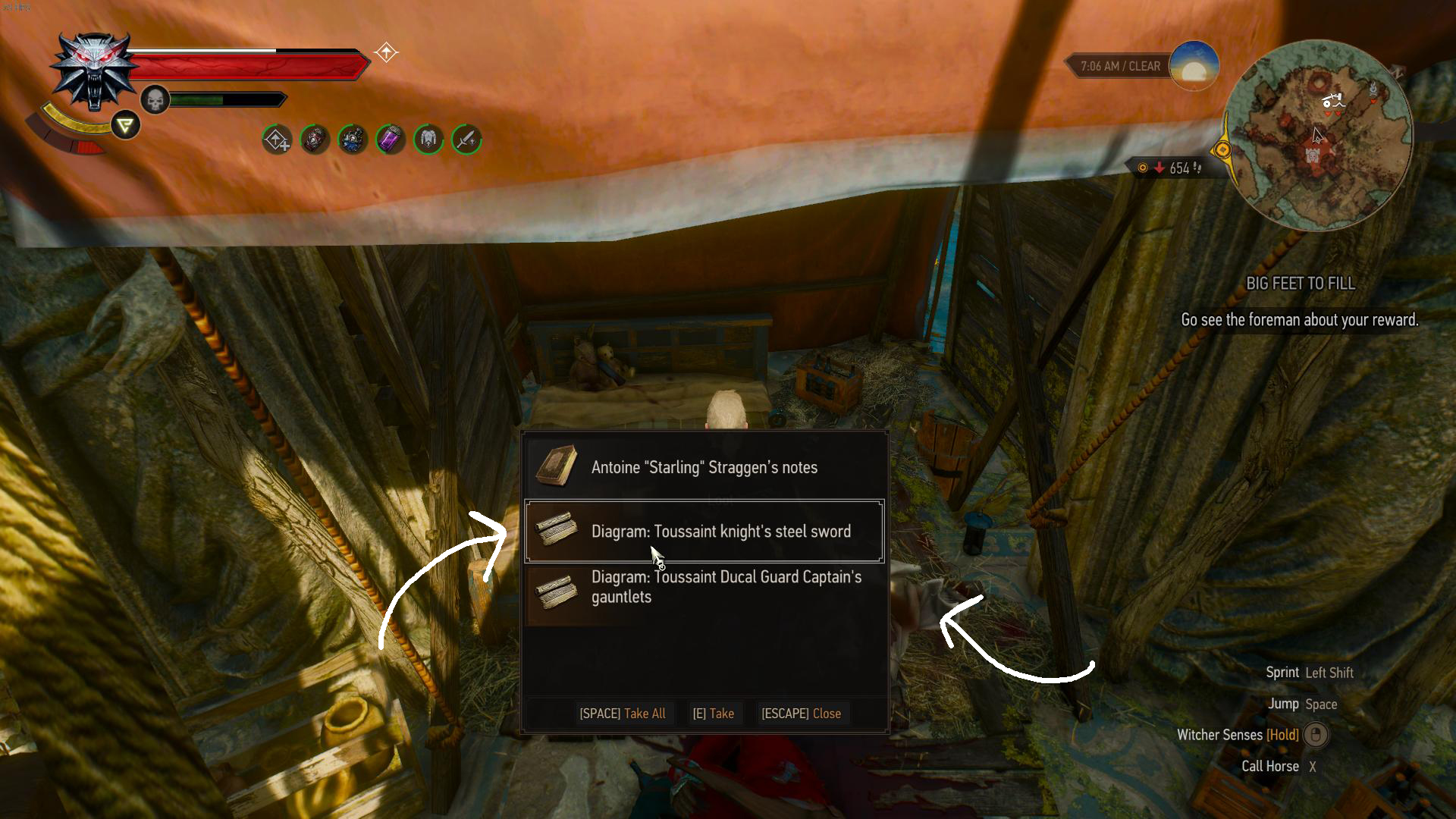Click the diamond arrow-plus buff icon

pyautogui.click(x=277, y=140)
